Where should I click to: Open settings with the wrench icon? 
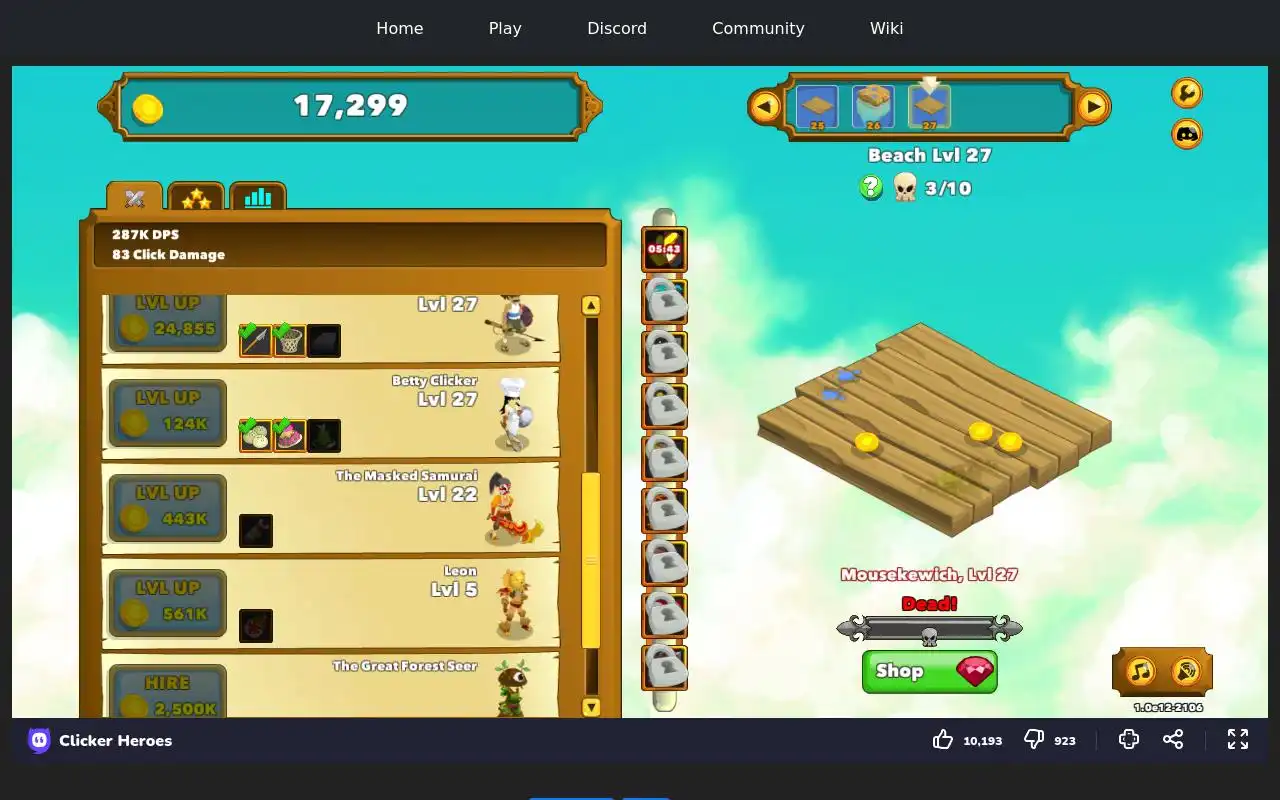pos(1187,93)
